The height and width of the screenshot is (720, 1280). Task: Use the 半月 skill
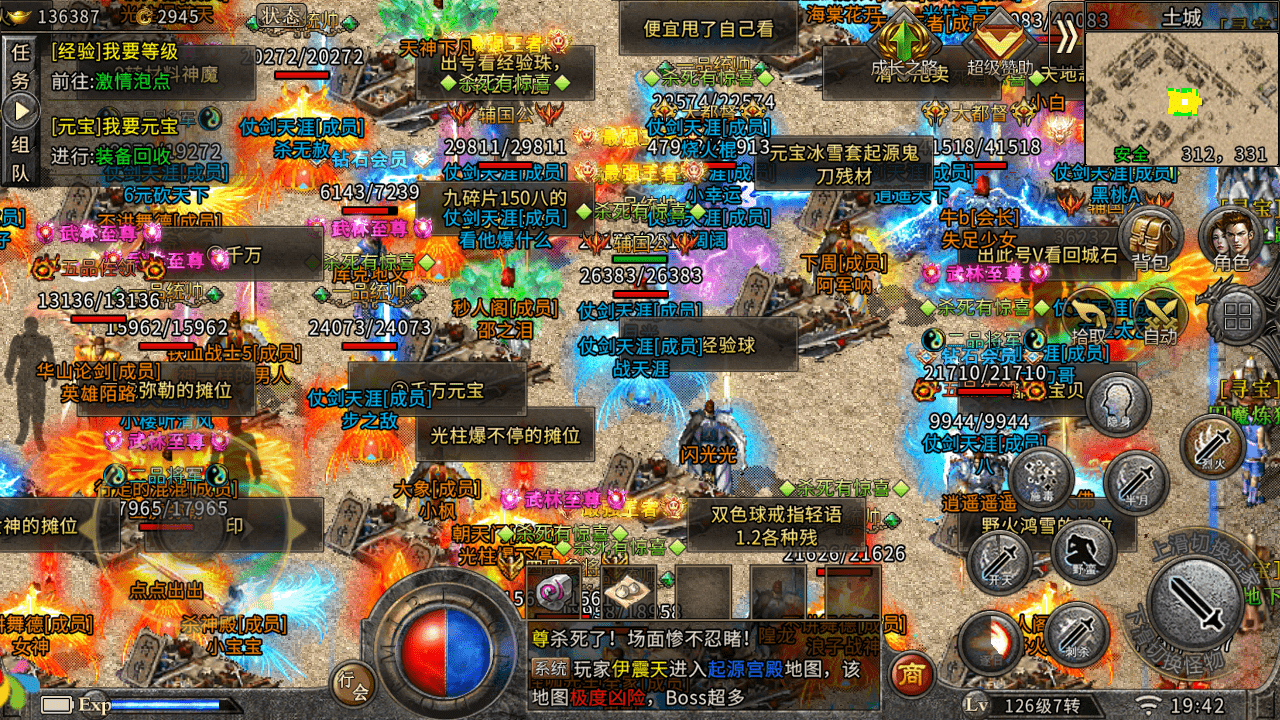(x=1136, y=482)
